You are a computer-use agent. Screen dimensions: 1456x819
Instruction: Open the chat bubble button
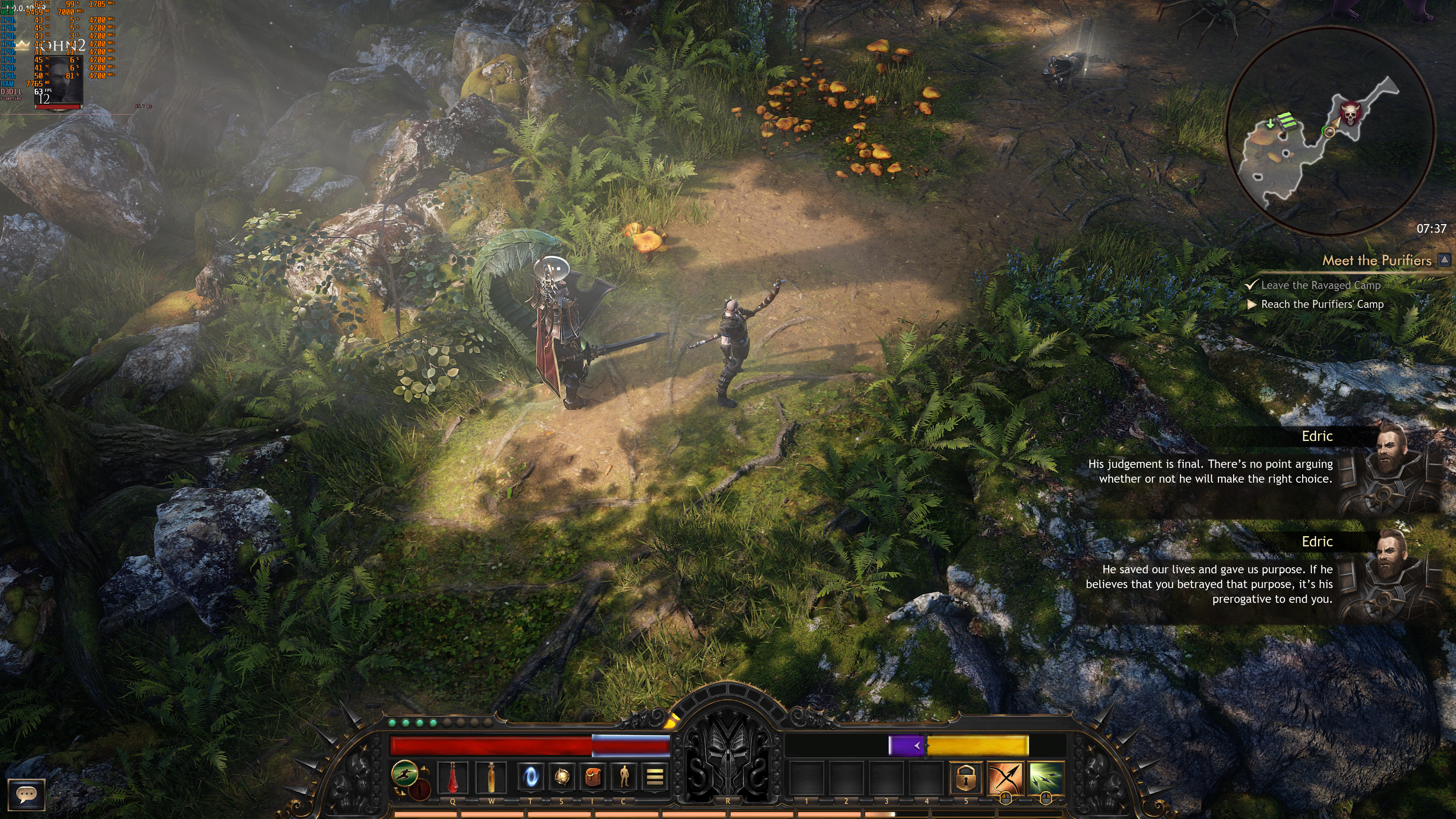point(26,794)
